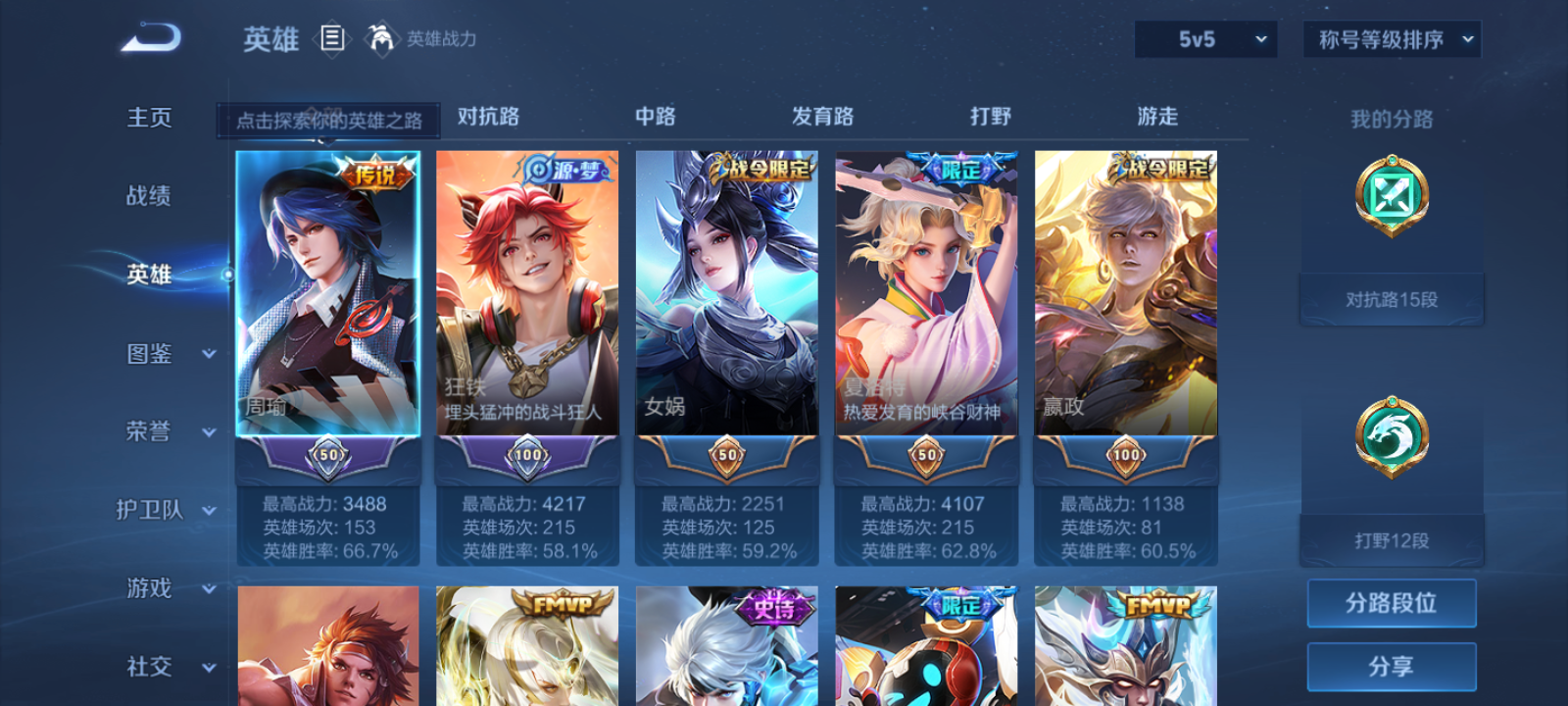The height and width of the screenshot is (706, 1568).
Task: Open 女娲's hero card
Action: (725, 294)
